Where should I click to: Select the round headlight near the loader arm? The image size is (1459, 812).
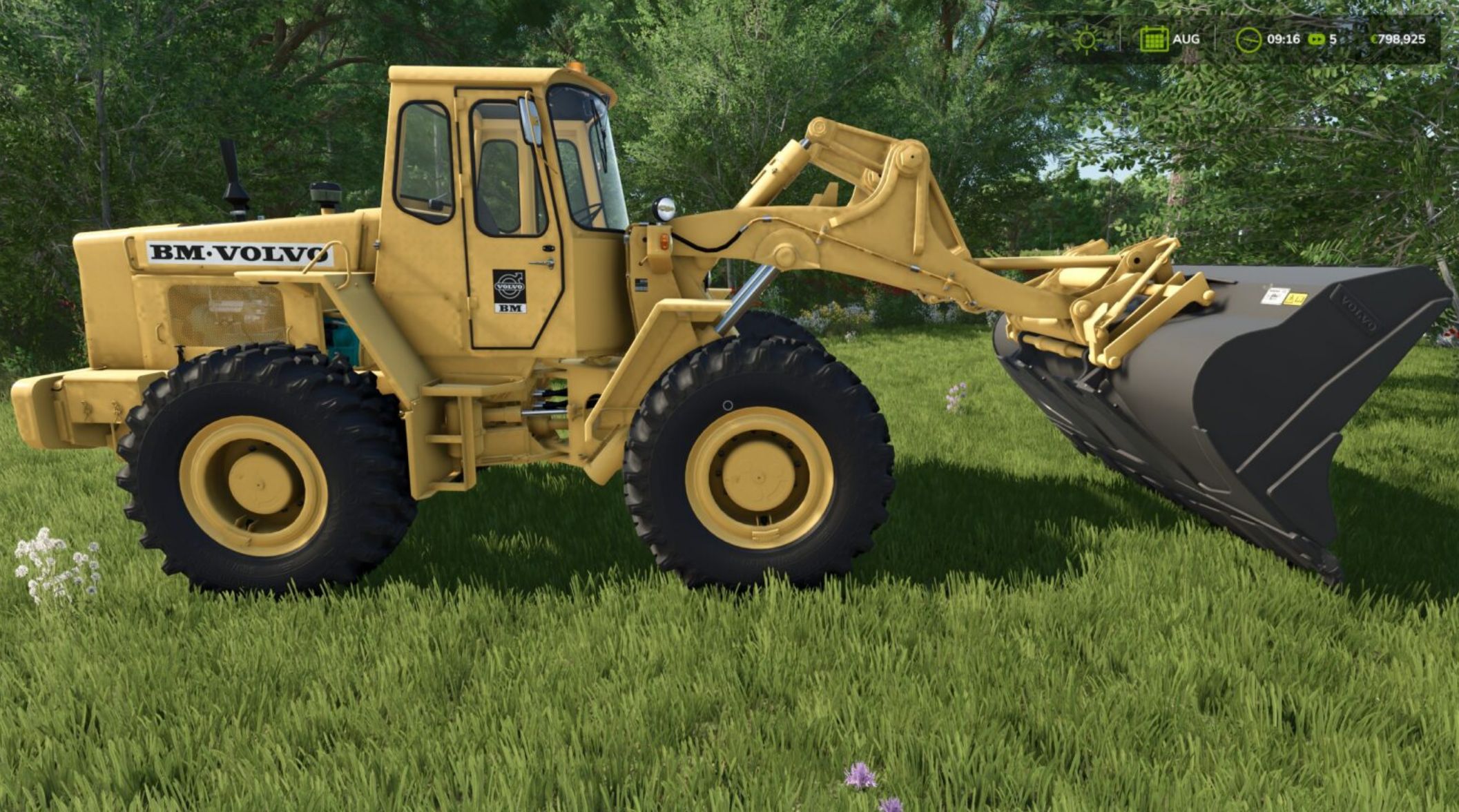664,209
